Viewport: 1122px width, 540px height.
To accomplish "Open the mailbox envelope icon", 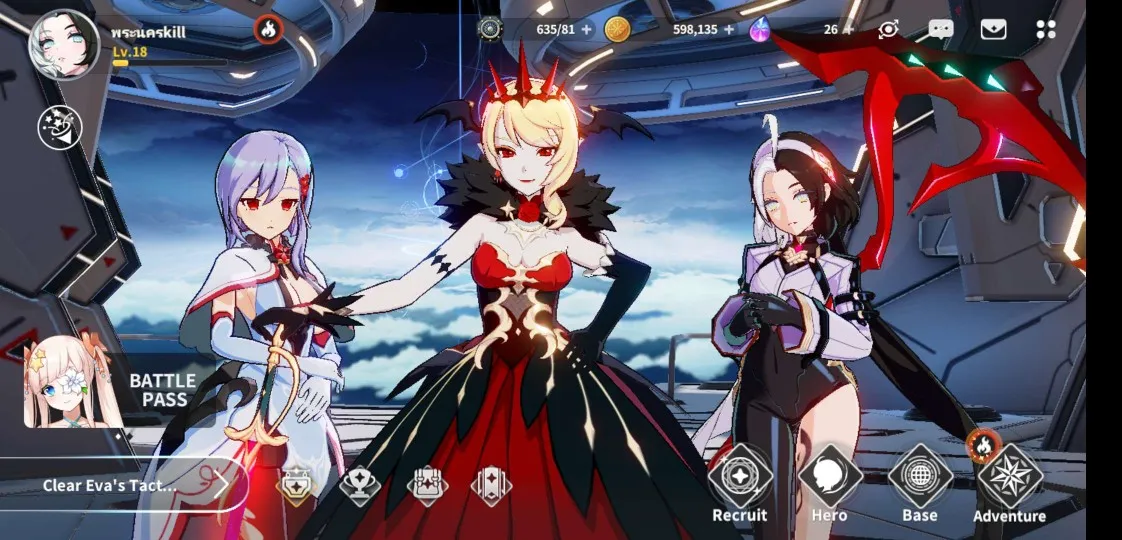I will coord(993,29).
